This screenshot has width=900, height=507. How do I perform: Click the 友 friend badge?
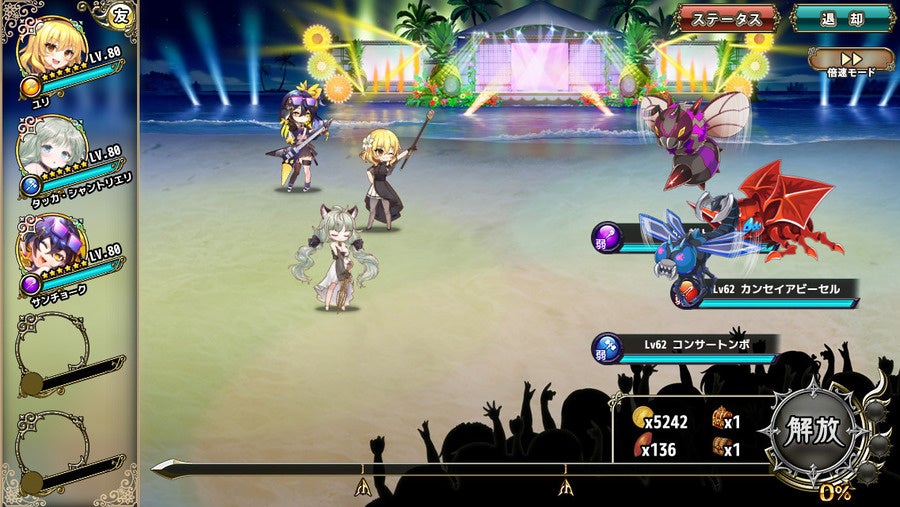point(120,14)
